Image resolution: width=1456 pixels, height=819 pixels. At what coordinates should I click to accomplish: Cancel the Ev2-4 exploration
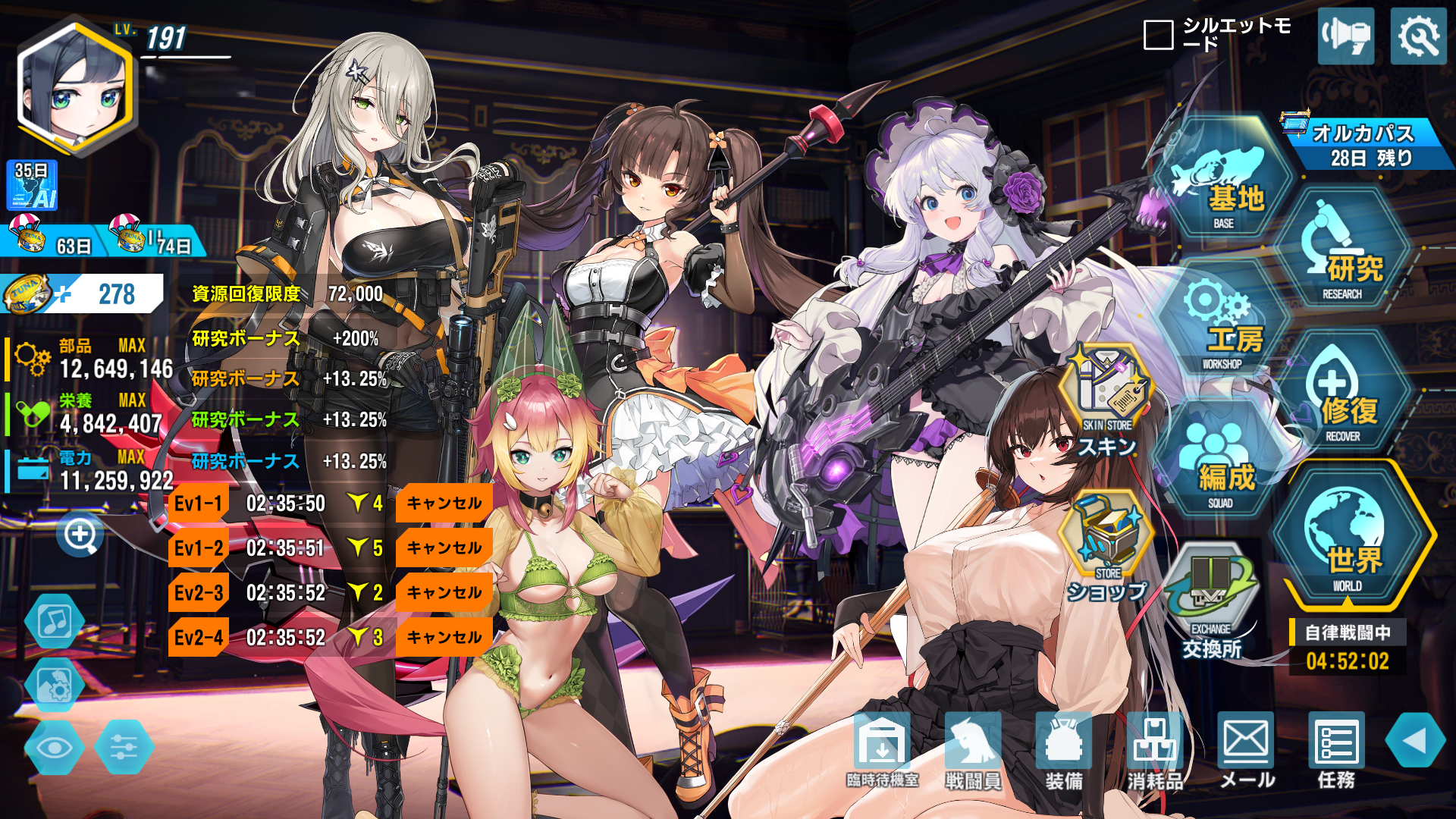click(x=444, y=637)
